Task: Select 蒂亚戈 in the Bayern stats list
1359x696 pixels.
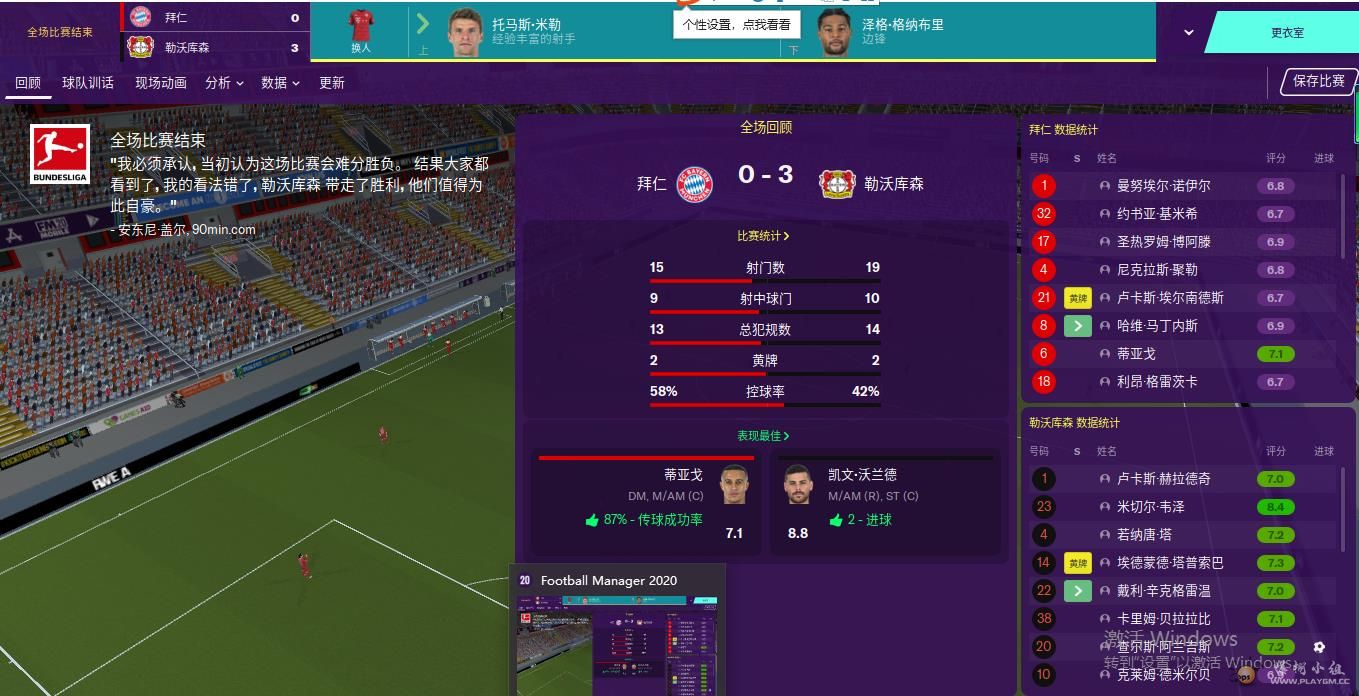Action: click(x=1135, y=354)
